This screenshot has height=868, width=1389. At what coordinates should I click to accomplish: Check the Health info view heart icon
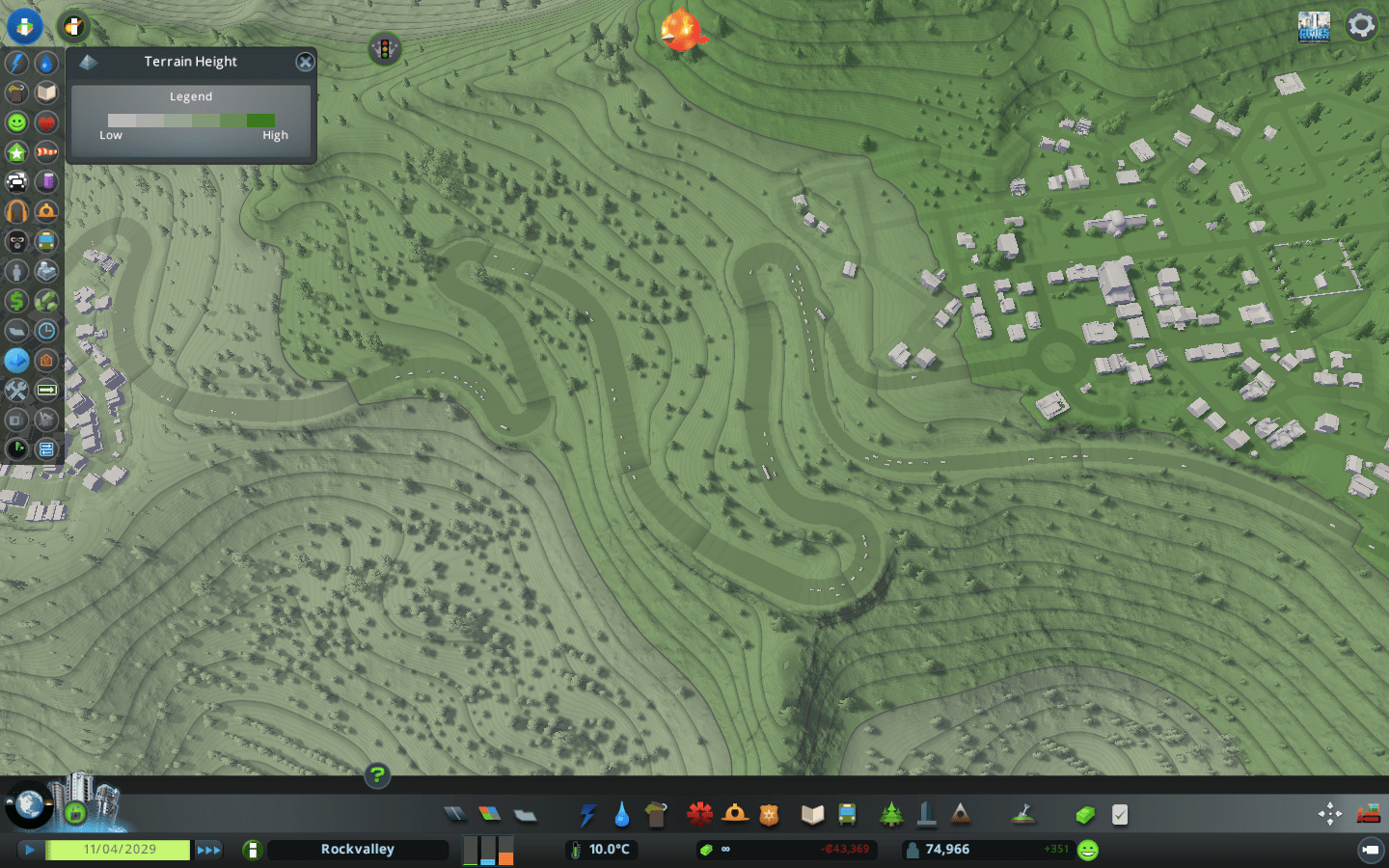[46, 122]
